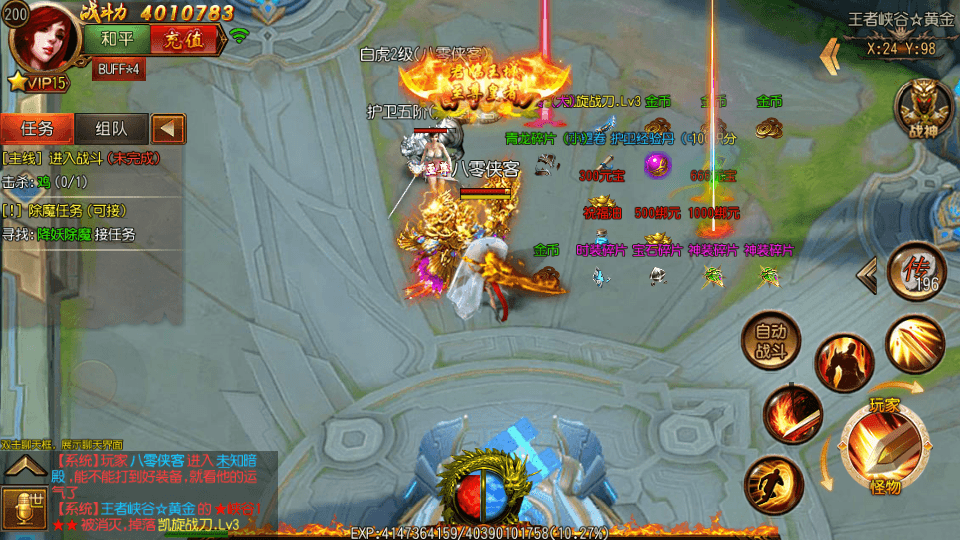This screenshot has height=540, width=960.
Task: Activate the running figure dash skill
Action: 773,484
